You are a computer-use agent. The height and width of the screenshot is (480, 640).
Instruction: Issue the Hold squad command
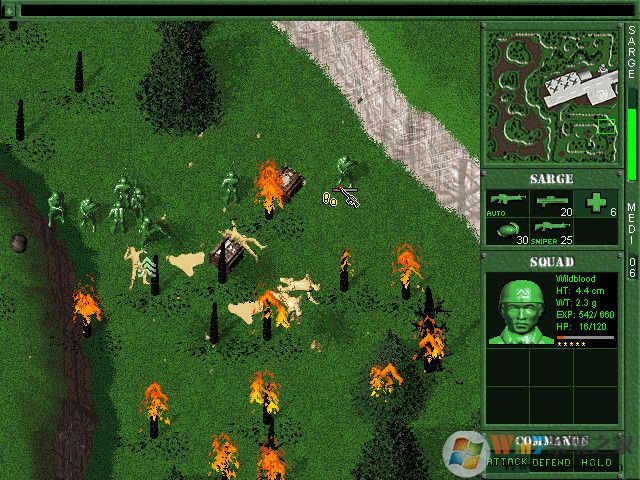(x=598, y=462)
